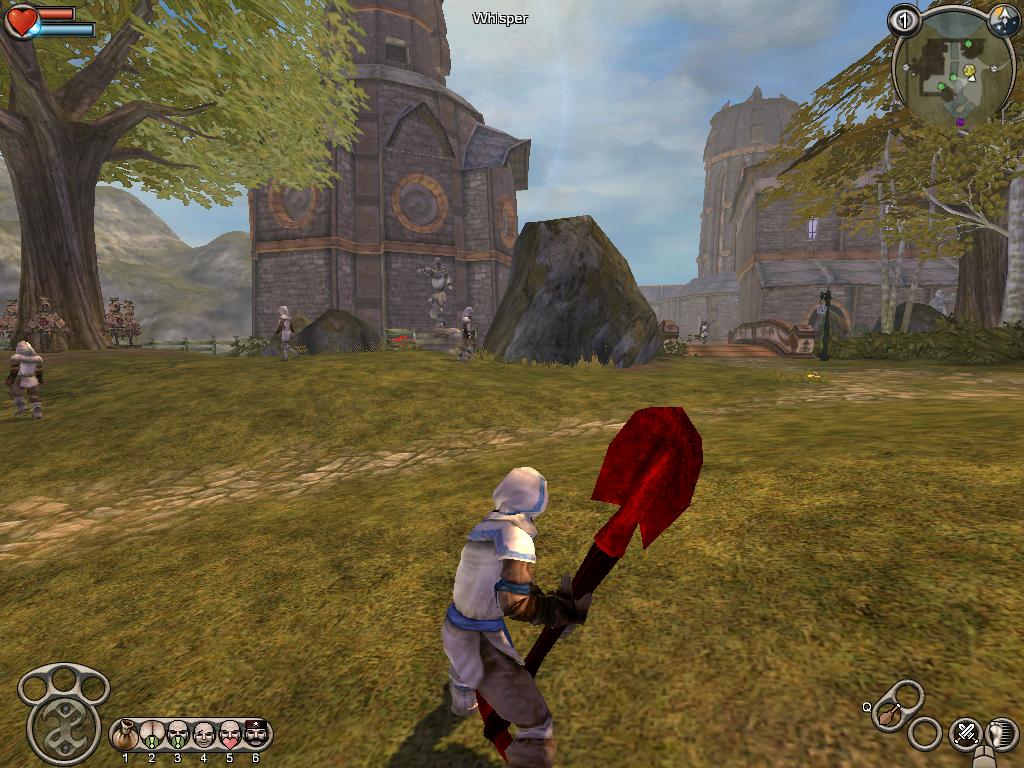Click the purple marker on the minimap
The width and height of the screenshot is (1024, 768).
point(960,122)
